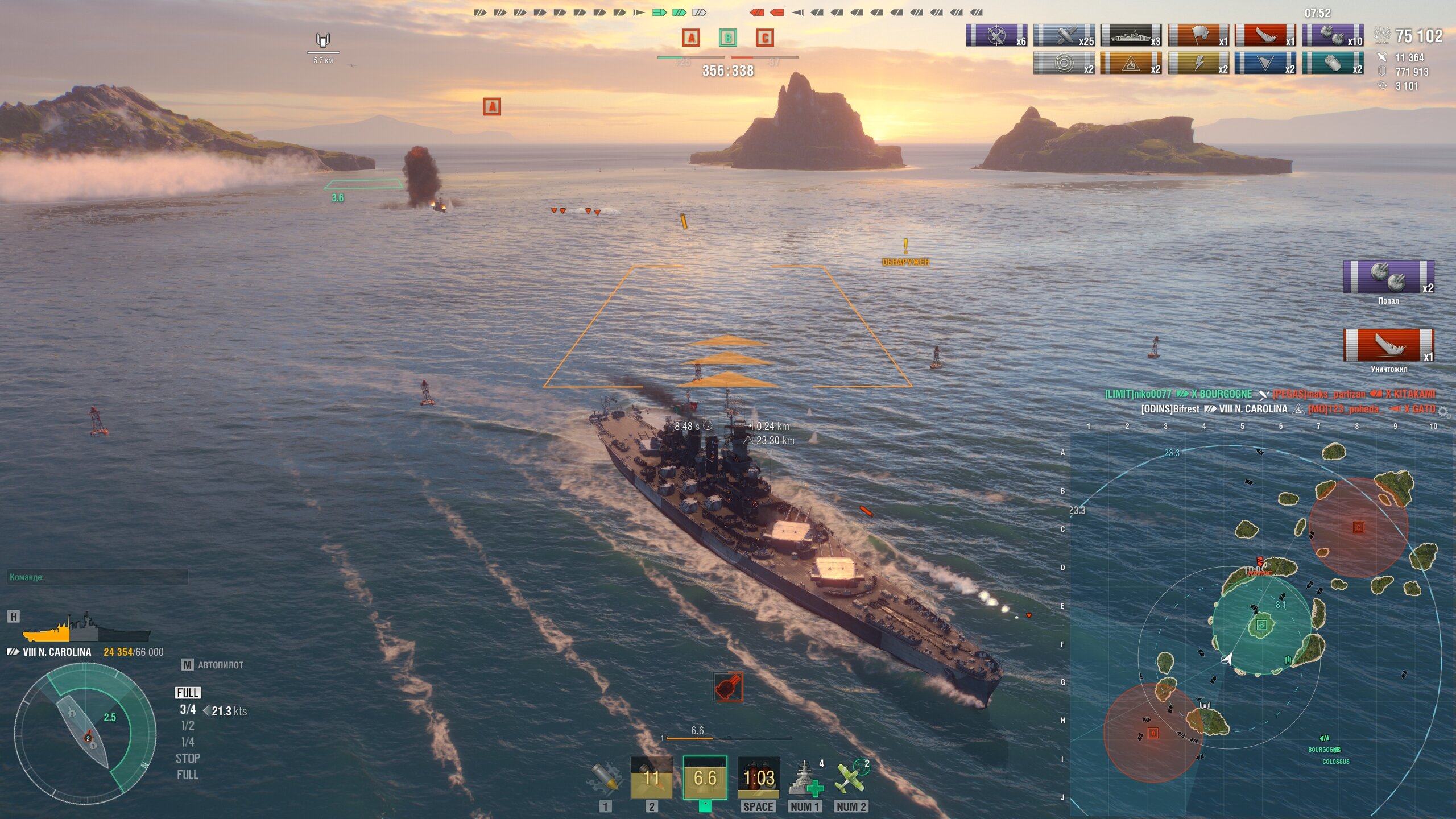Open the team chat input field
The height and width of the screenshot is (819, 1456).
(98, 577)
